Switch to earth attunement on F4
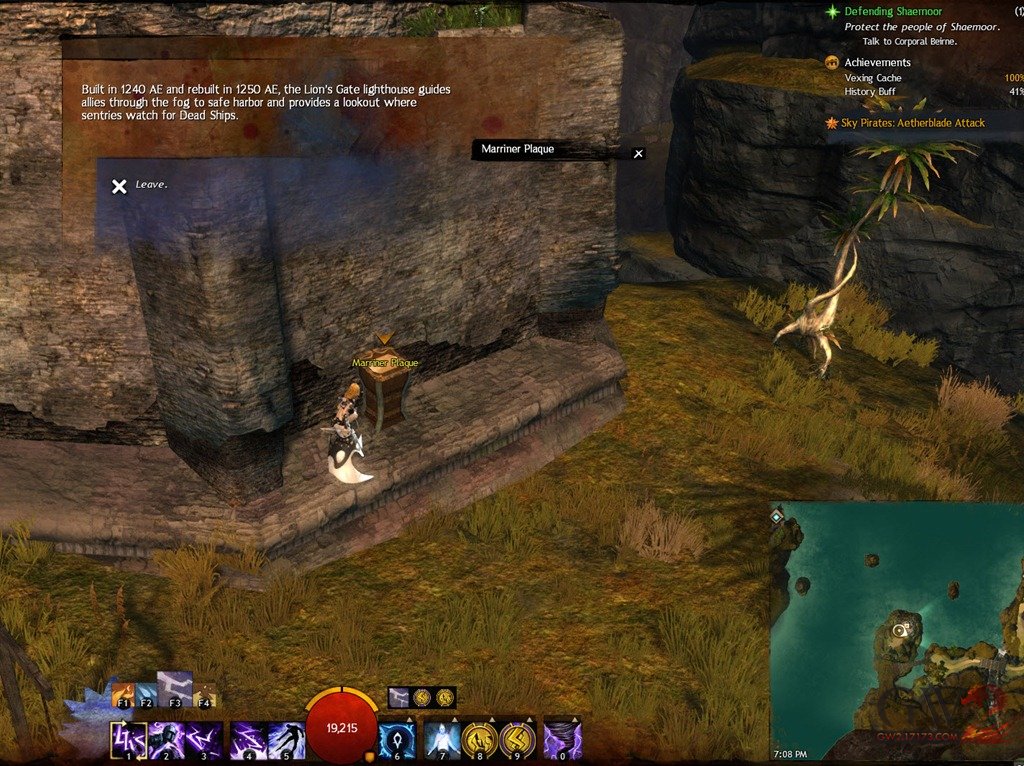The width and height of the screenshot is (1024, 766). click(x=204, y=694)
